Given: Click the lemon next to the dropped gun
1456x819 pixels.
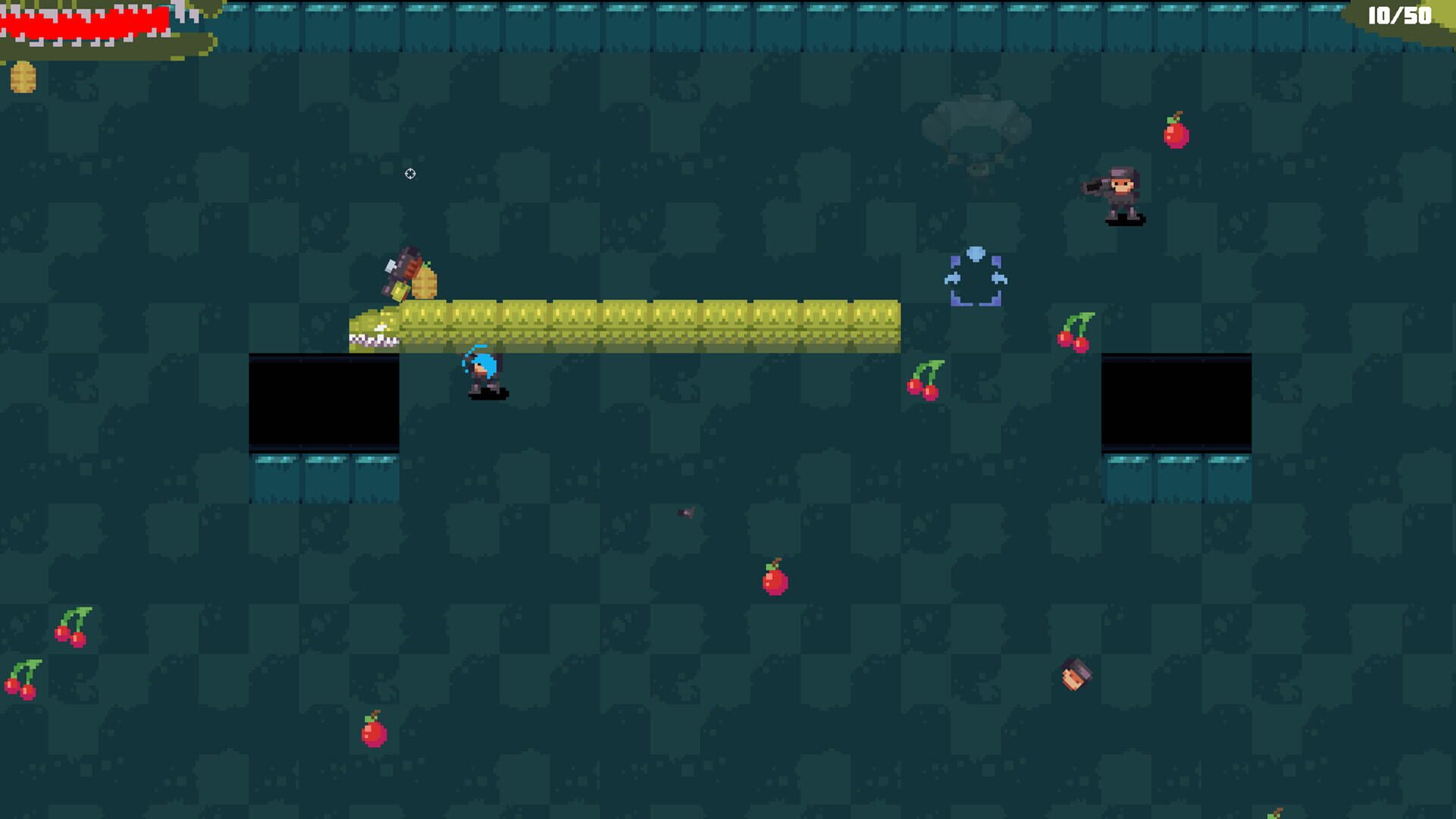Looking at the screenshot, I should click(426, 282).
